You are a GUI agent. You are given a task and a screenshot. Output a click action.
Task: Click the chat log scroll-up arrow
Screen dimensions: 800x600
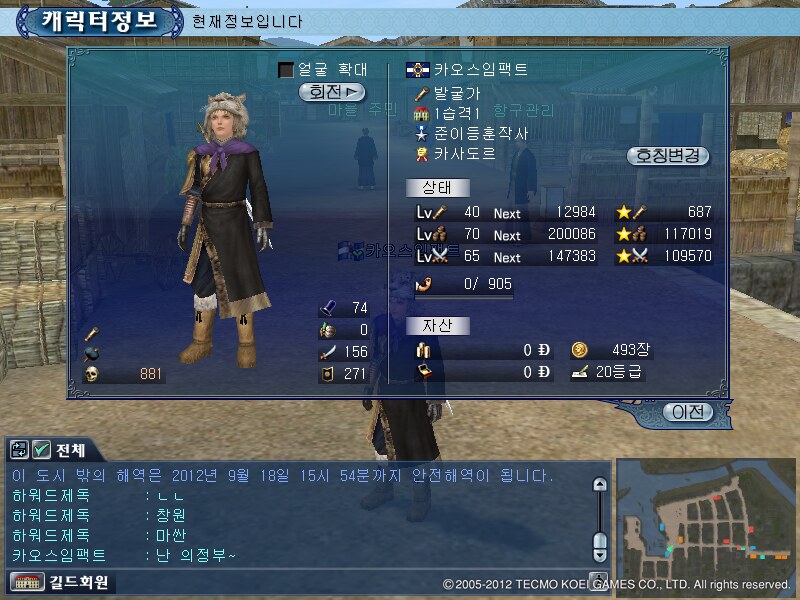tap(600, 485)
